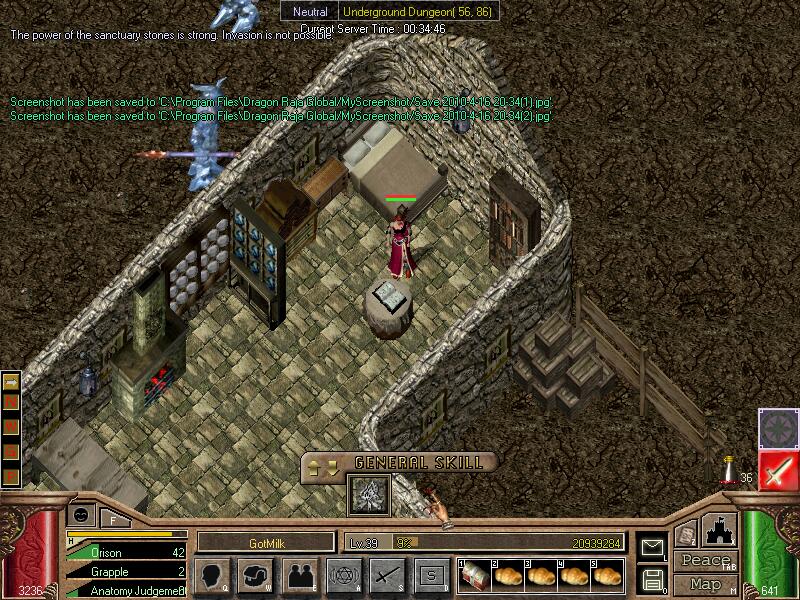Select the F tab button
The image size is (800, 600).
(113, 519)
